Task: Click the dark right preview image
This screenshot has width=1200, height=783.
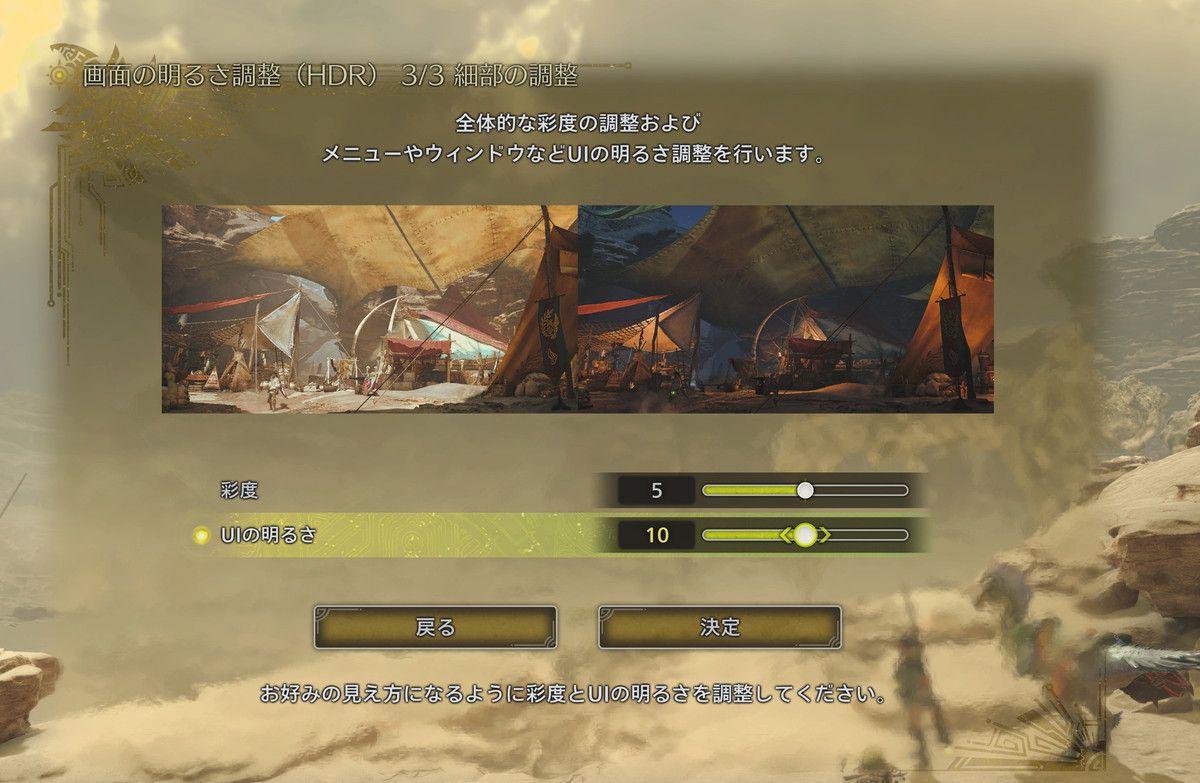Action: (x=786, y=309)
